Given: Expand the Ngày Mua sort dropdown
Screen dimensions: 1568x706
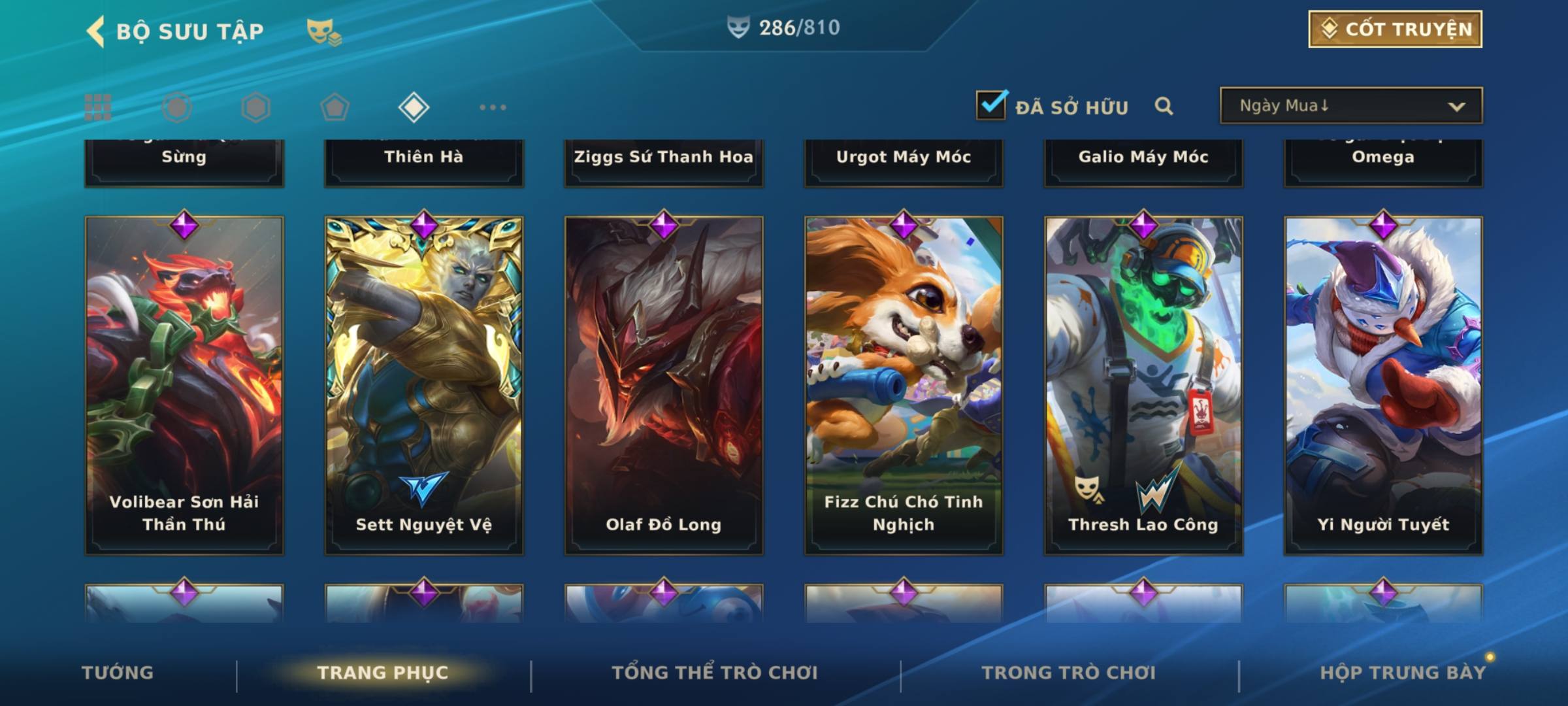Looking at the screenshot, I should point(1350,106).
